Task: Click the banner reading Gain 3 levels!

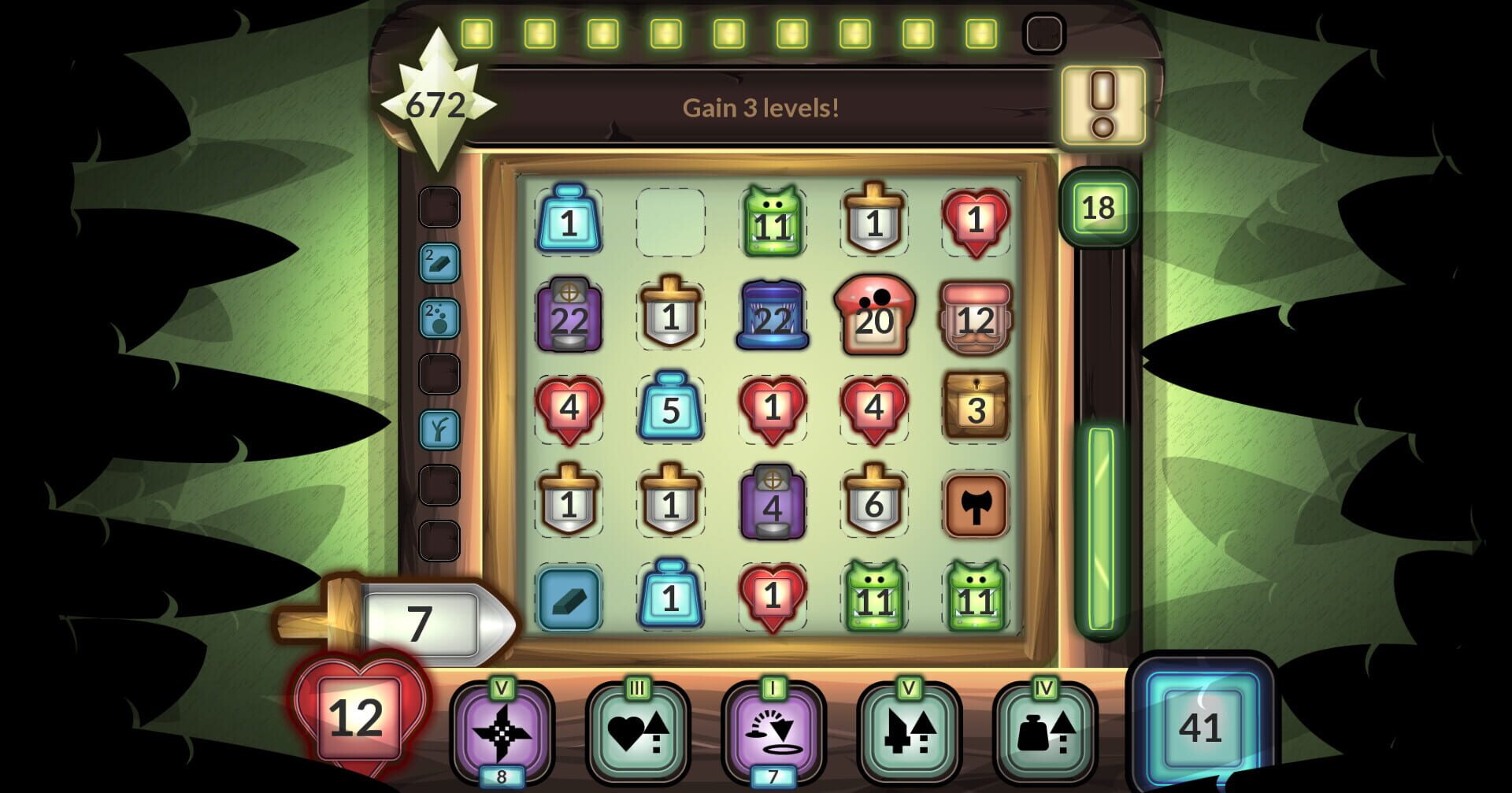Action: pyautogui.click(x=762, y=108)
